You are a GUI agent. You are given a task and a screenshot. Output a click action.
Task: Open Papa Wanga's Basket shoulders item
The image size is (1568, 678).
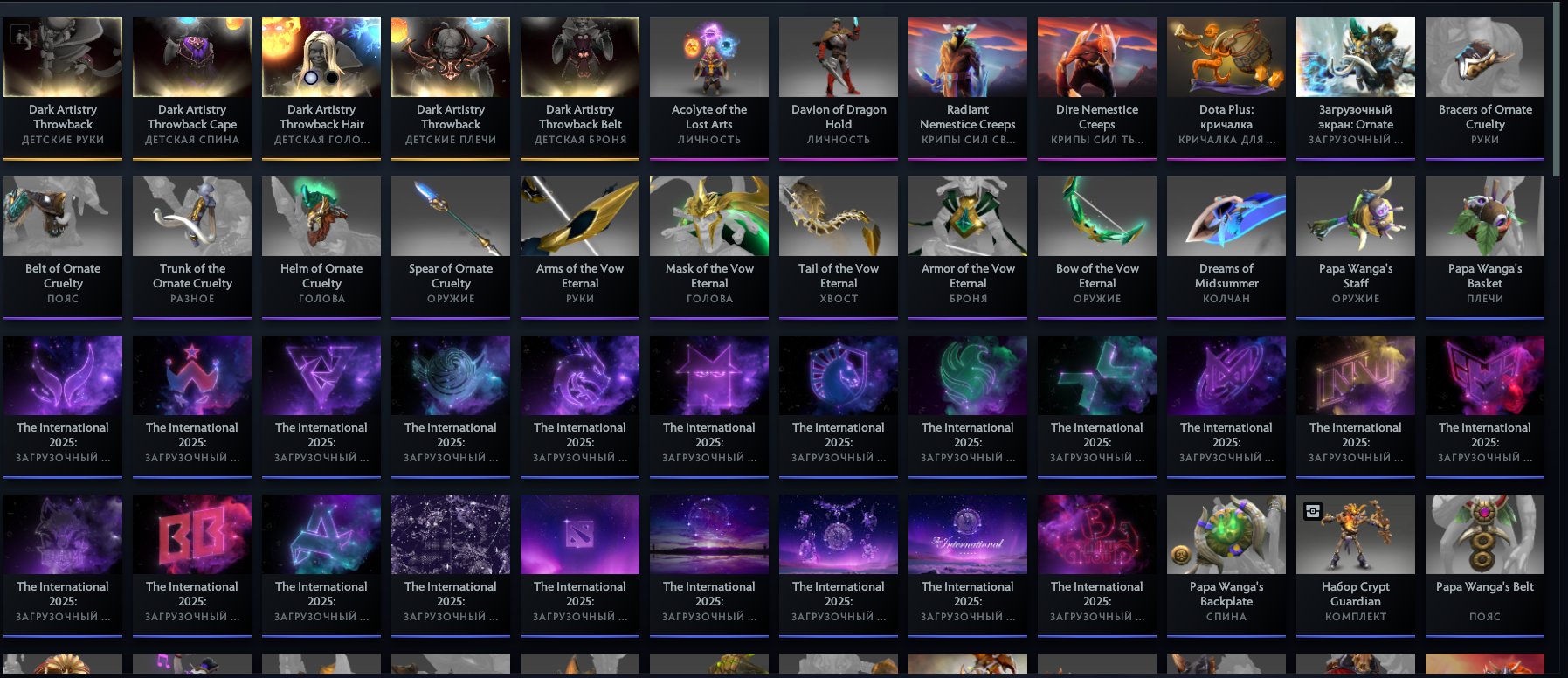(x=1484, y=216)
